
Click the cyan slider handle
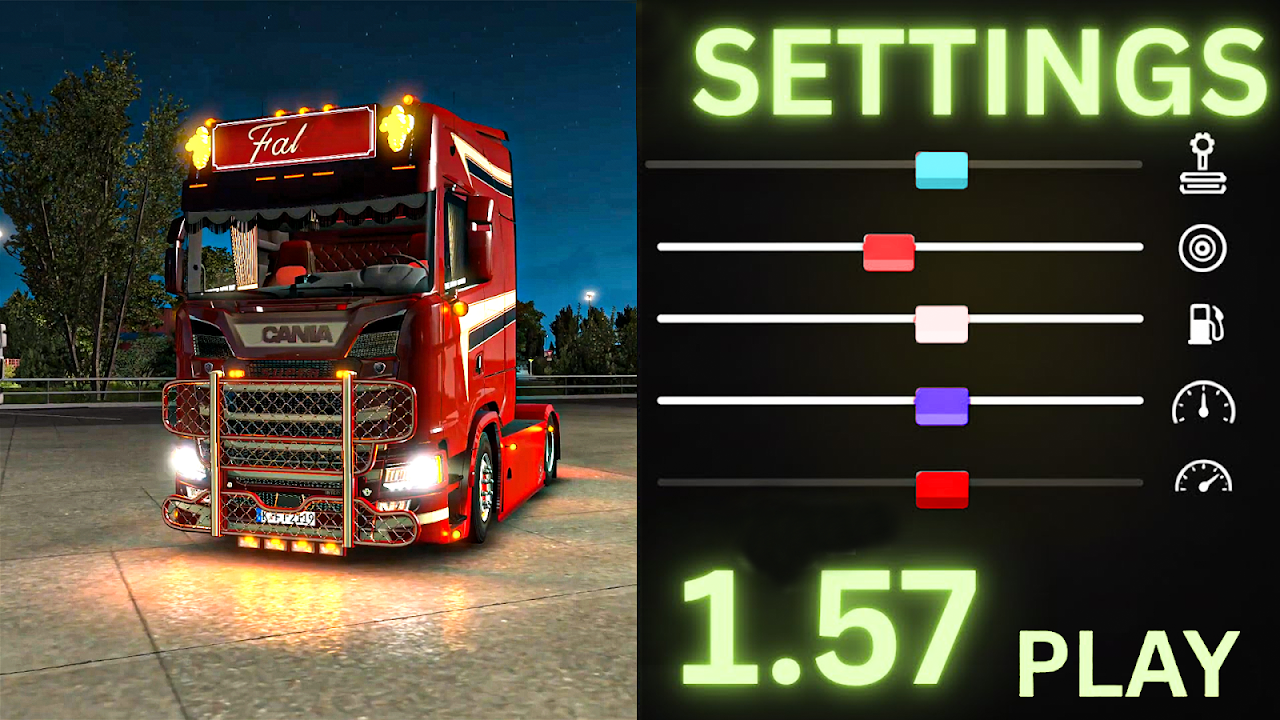click(x=941, y=170)
